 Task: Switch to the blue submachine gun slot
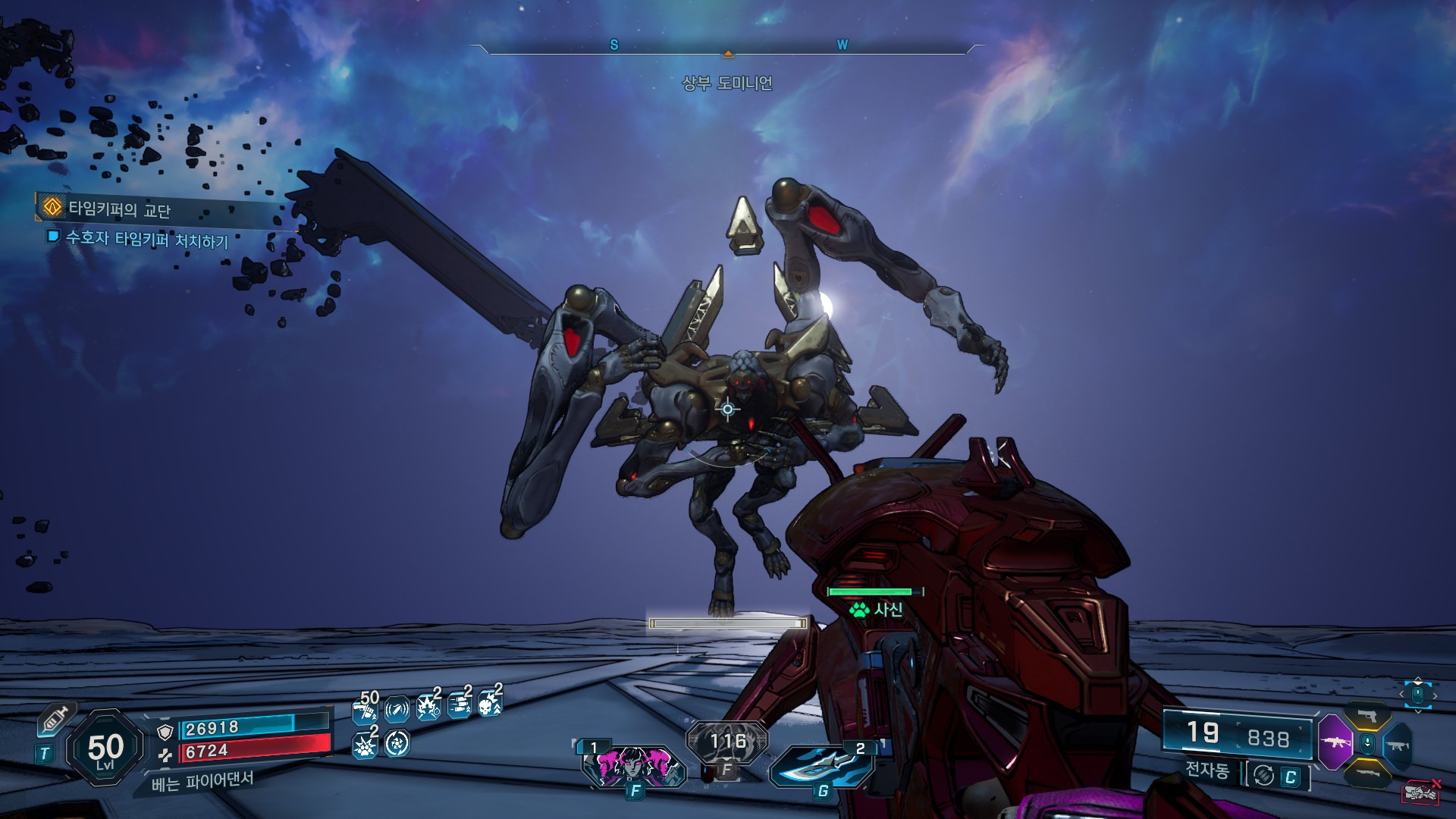[x=1398, y=746]
